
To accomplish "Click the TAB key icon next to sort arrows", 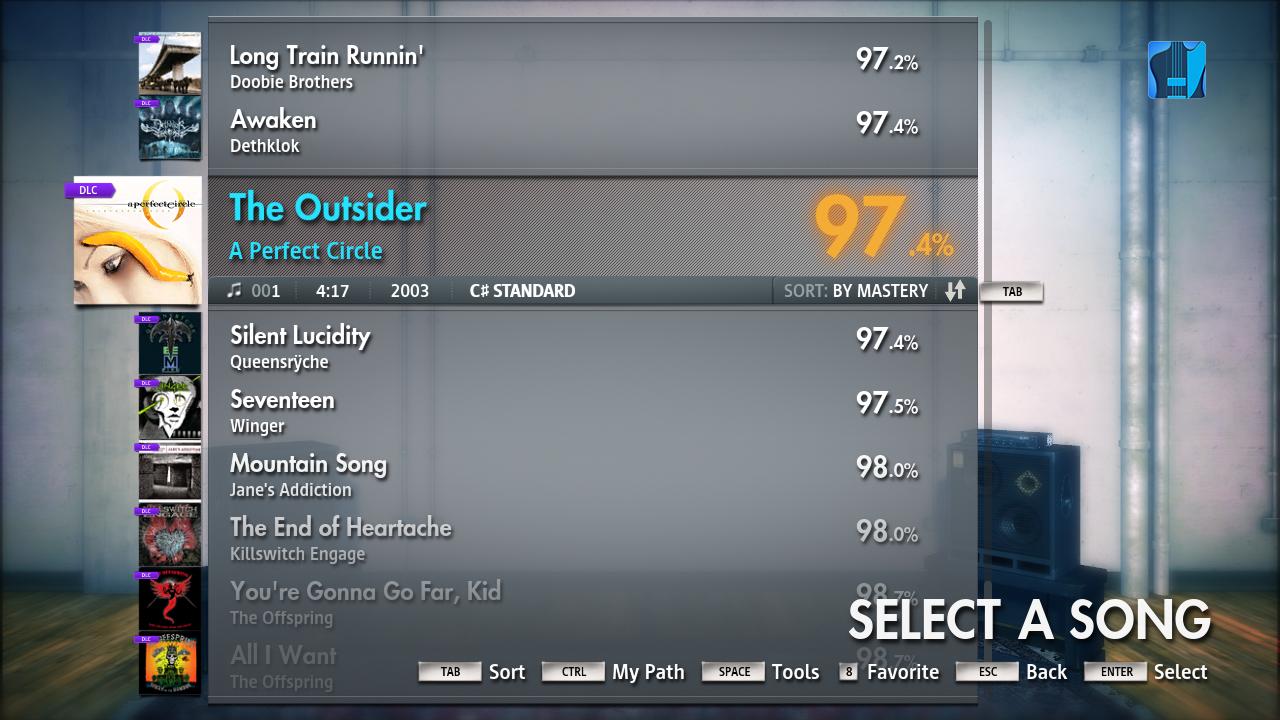I will pos(1011,292).
